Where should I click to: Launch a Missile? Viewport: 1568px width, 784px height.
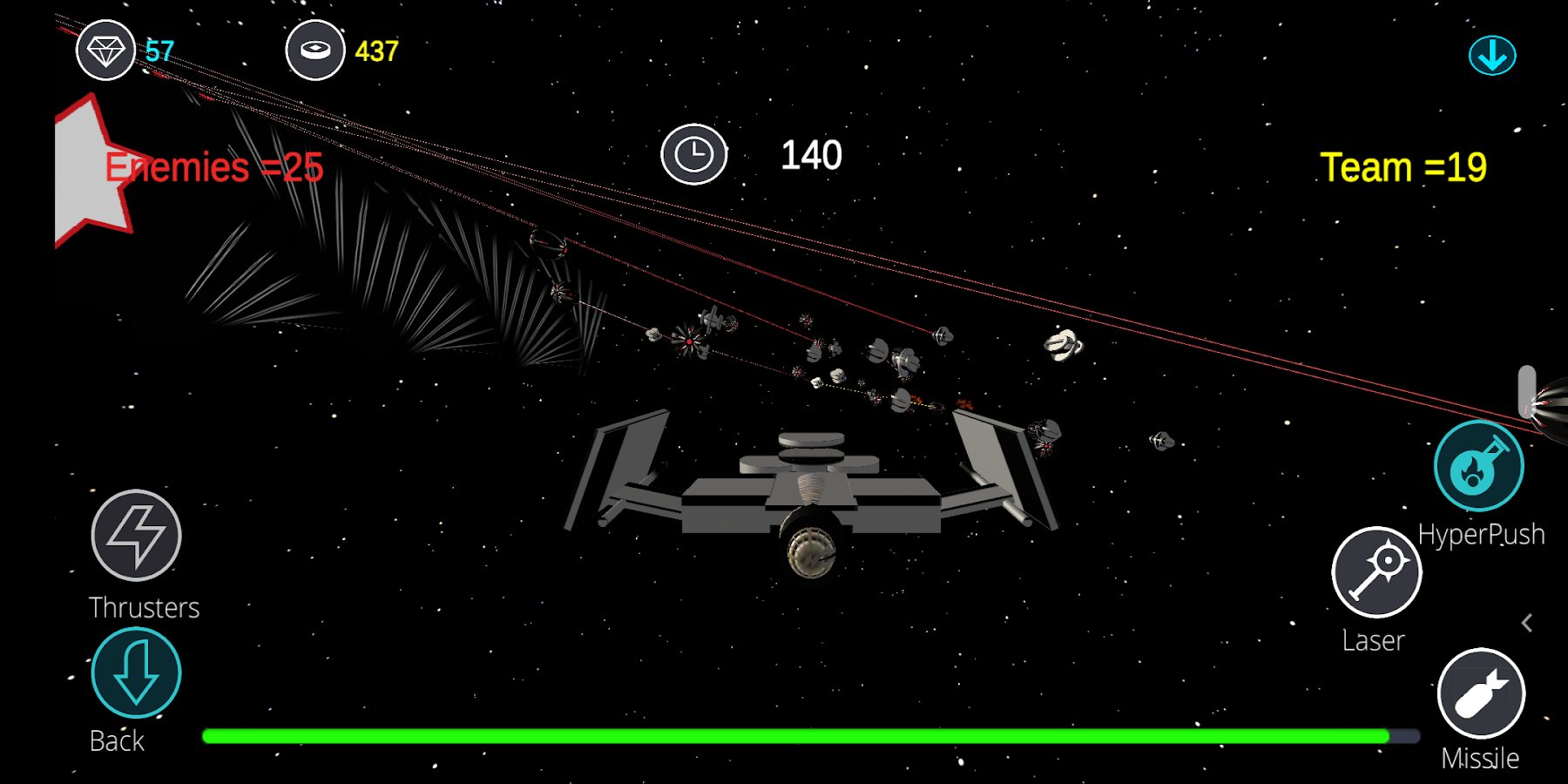pos(1481,694)
